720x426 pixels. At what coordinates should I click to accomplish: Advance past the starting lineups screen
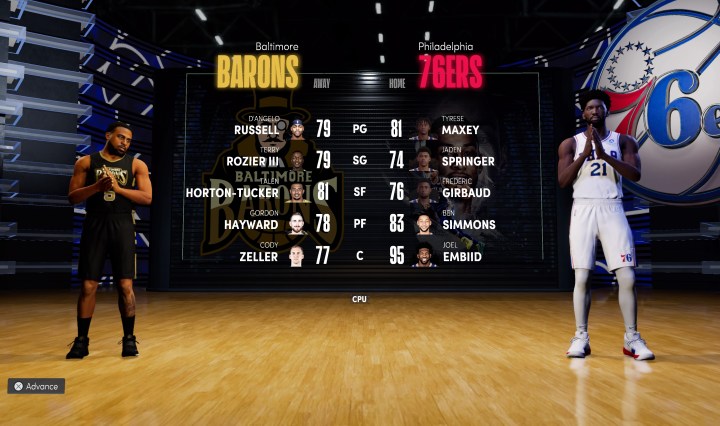click(x=36, y=386)
